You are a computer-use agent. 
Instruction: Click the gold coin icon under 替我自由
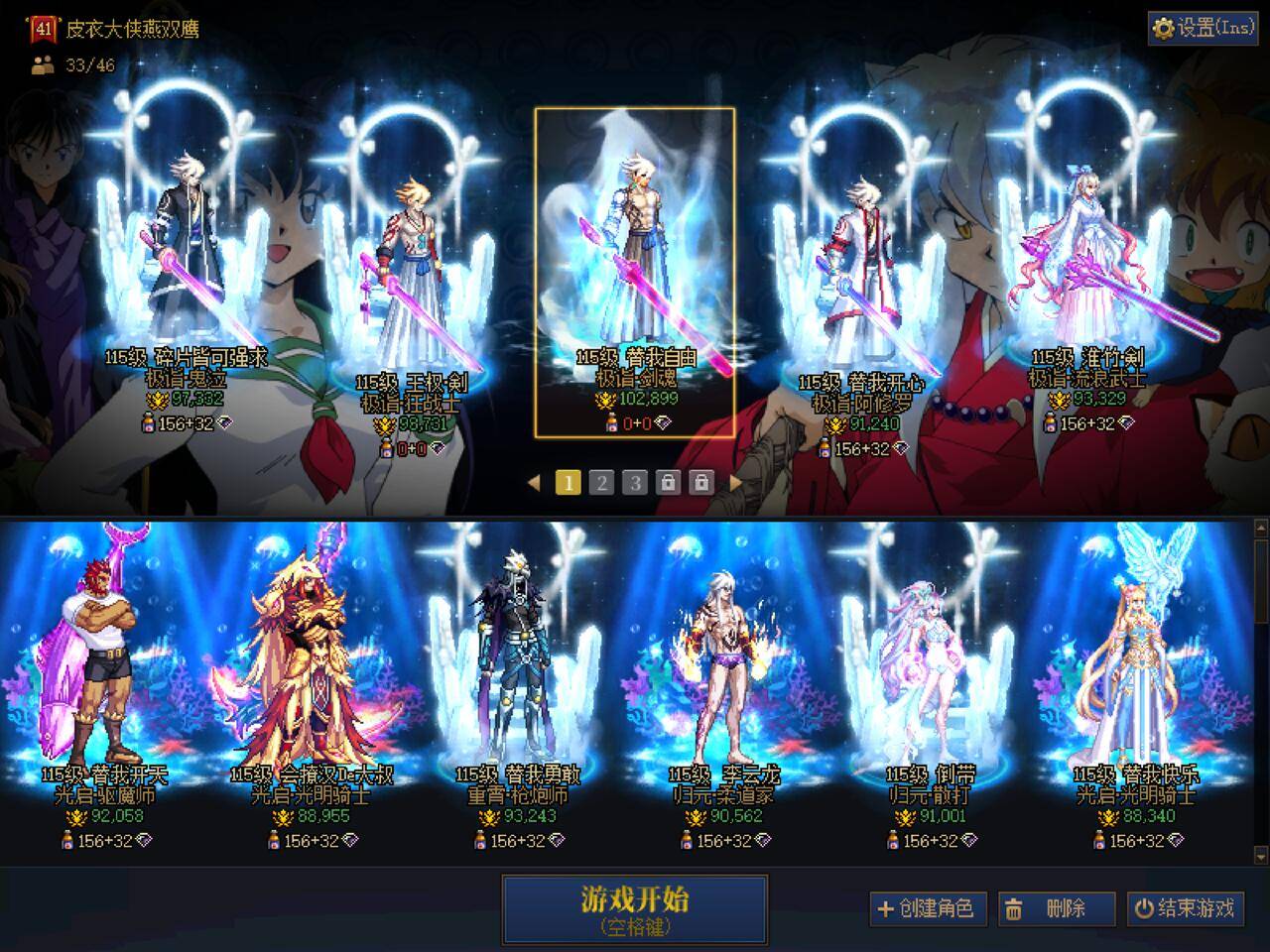click(604, 401)
